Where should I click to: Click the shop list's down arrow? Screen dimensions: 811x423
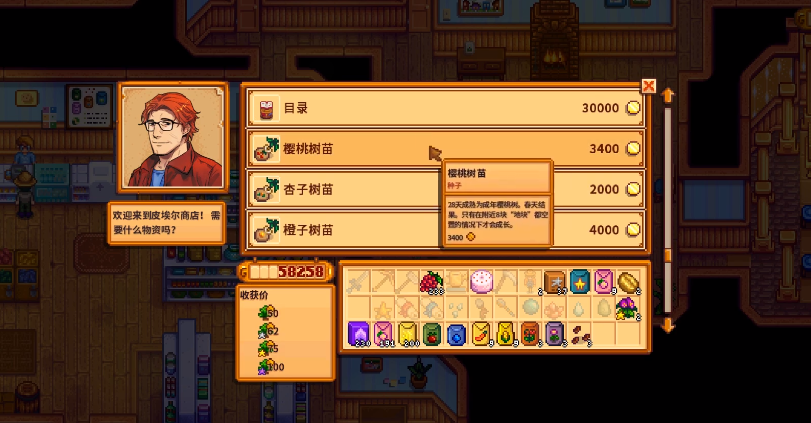click(x=668, y=324)
